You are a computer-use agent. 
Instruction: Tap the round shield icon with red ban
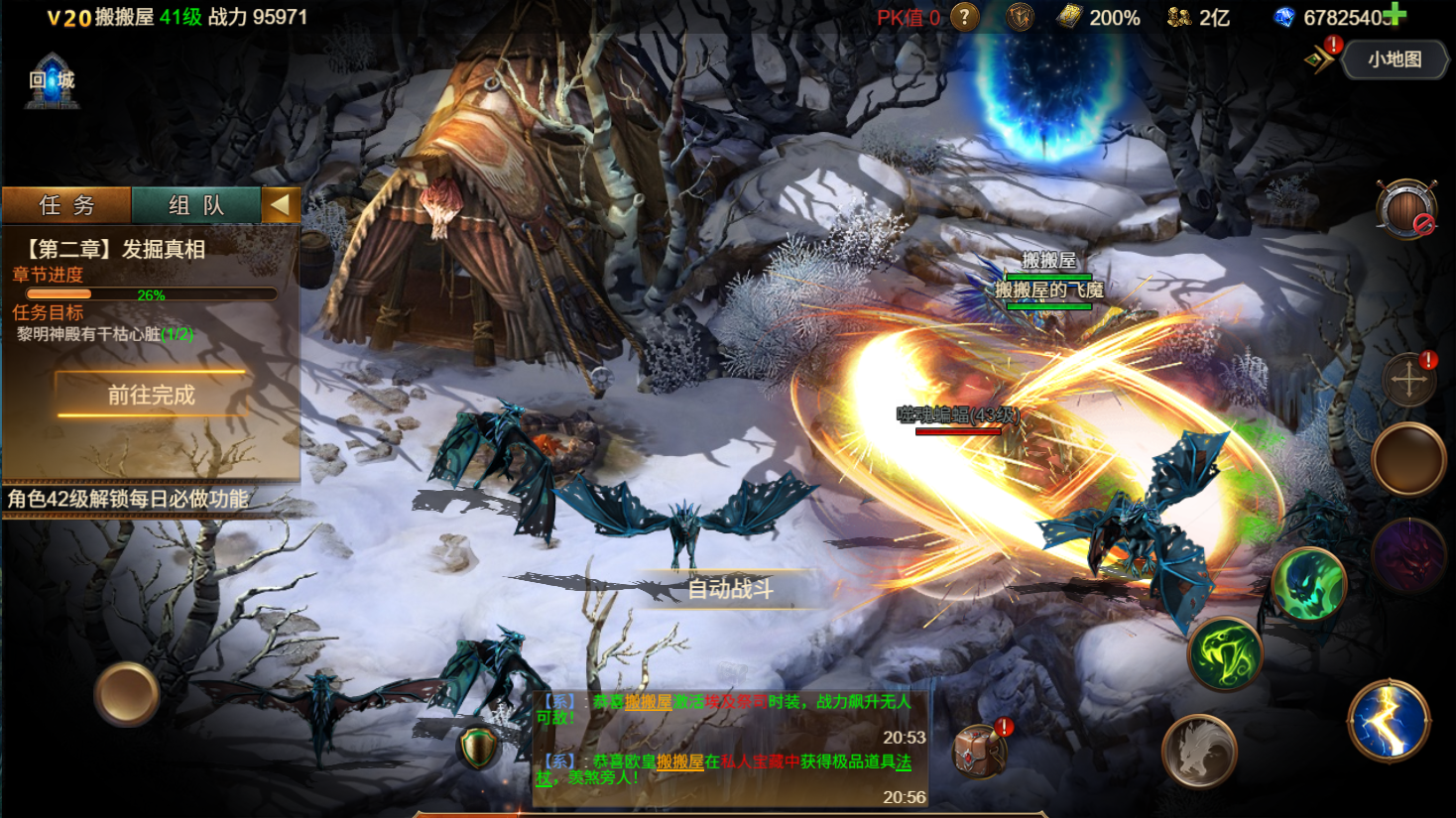click(x=1405, y=209)
